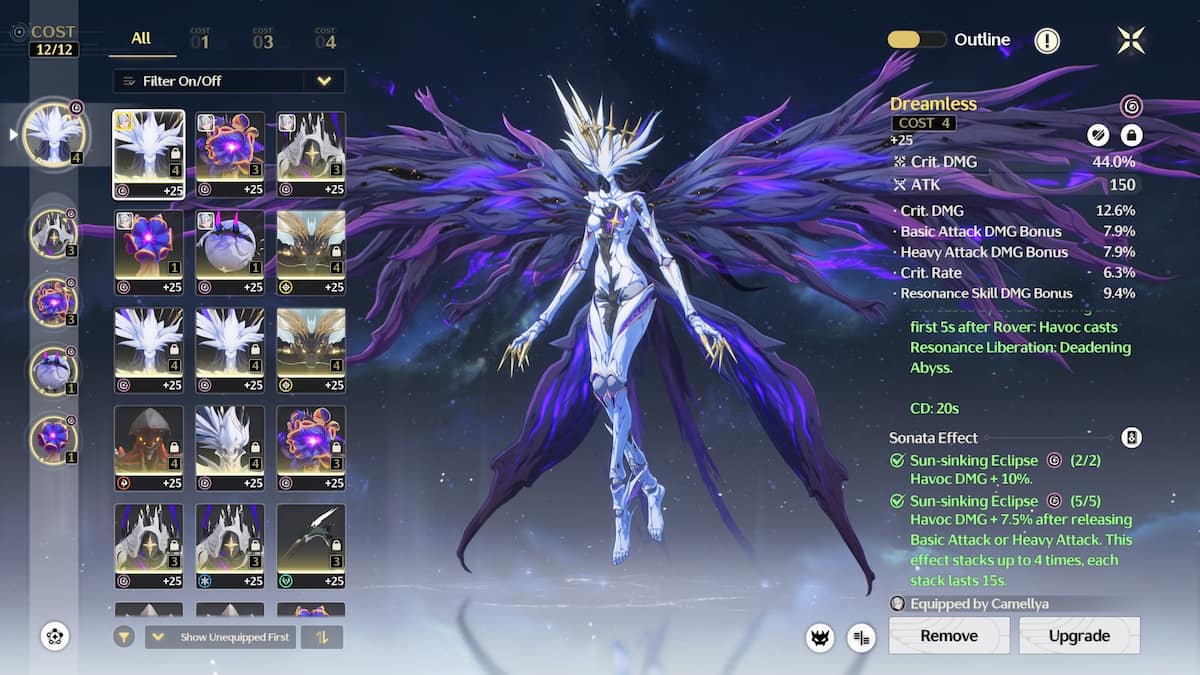Viewport: 1200px width, 675px height.
Task: Toggle the Outline switch
Action: (x=916, y=40)
